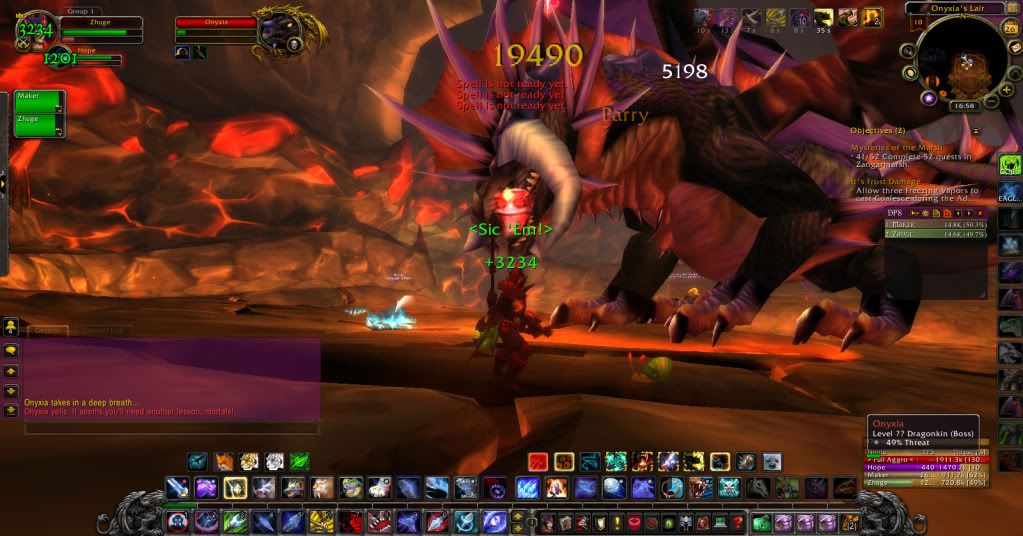
Task: Open the calendar showing day 26
Action: click(x=1008, y=26)
